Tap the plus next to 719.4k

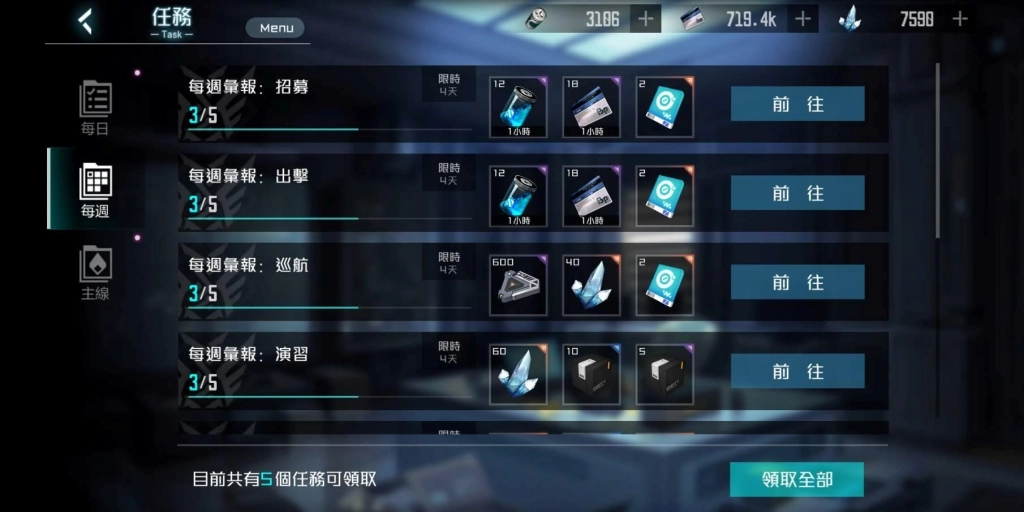click(x=802, y=18)
